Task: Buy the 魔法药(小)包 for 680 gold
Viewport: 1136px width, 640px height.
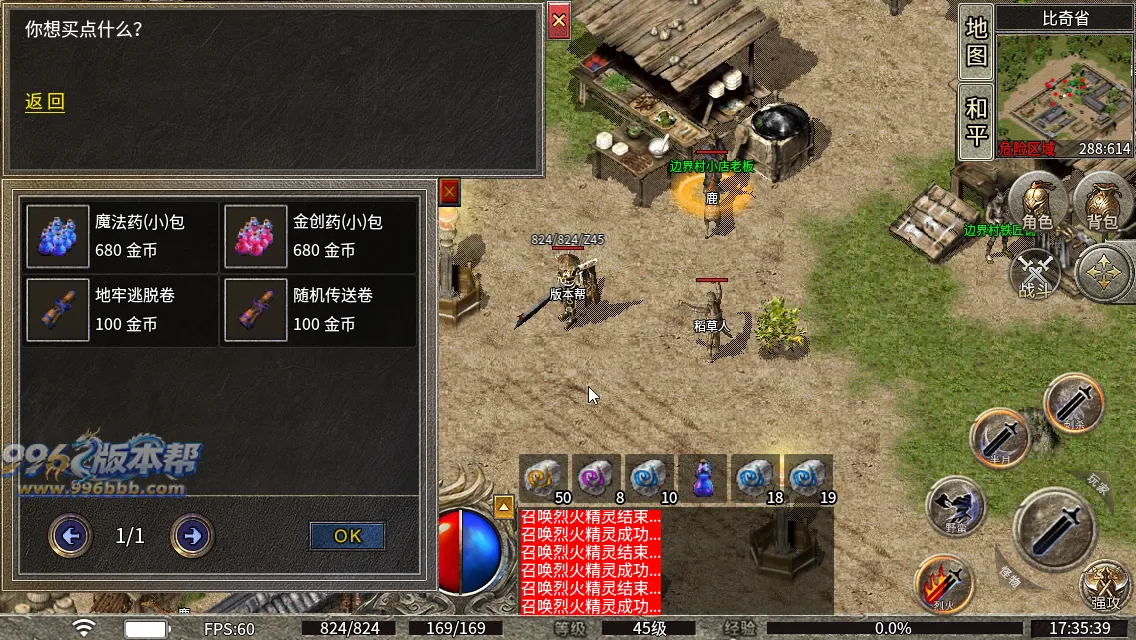Action: click(121, 236)
